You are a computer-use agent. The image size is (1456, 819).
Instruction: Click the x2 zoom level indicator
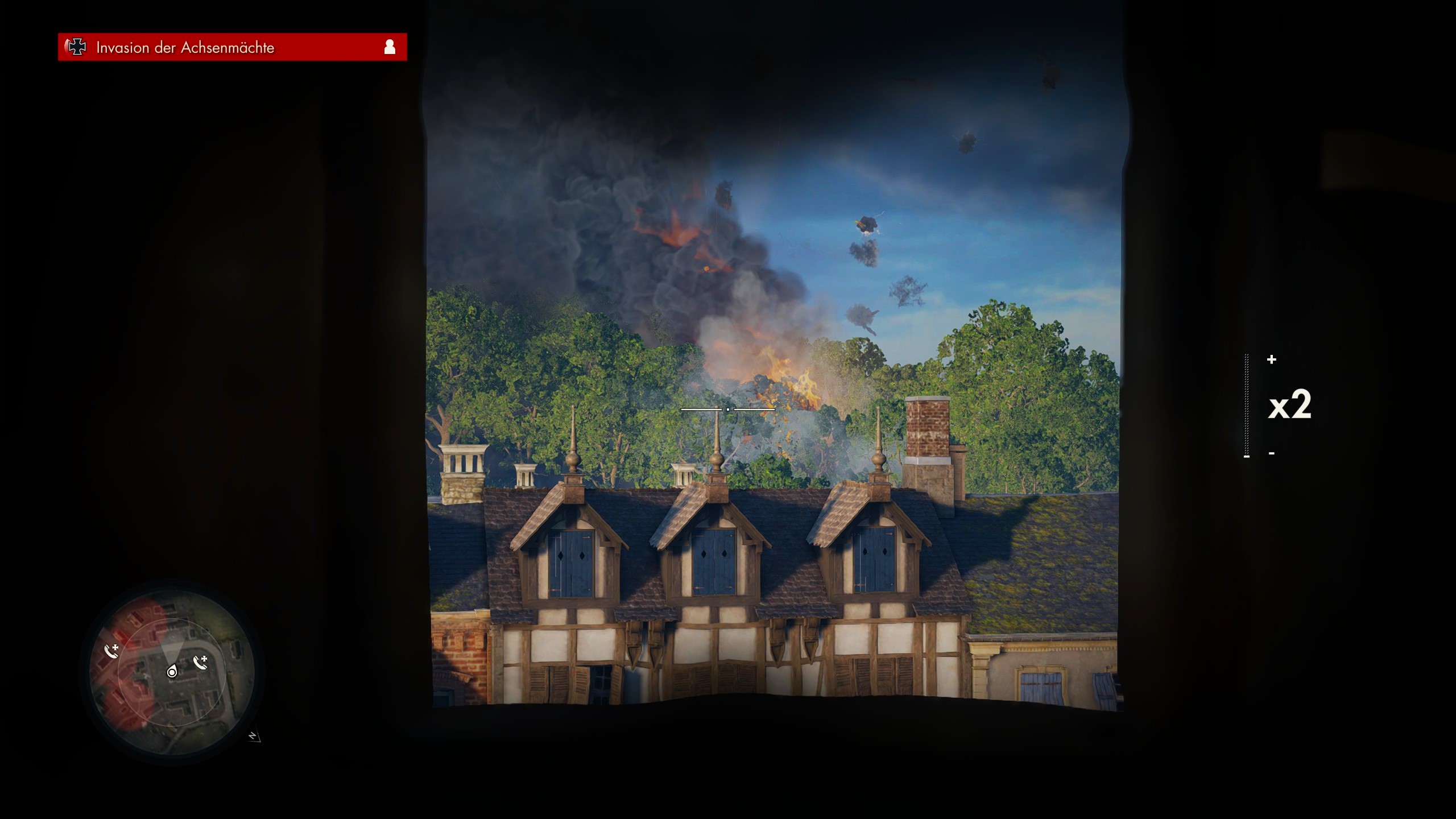point(1289,405)
